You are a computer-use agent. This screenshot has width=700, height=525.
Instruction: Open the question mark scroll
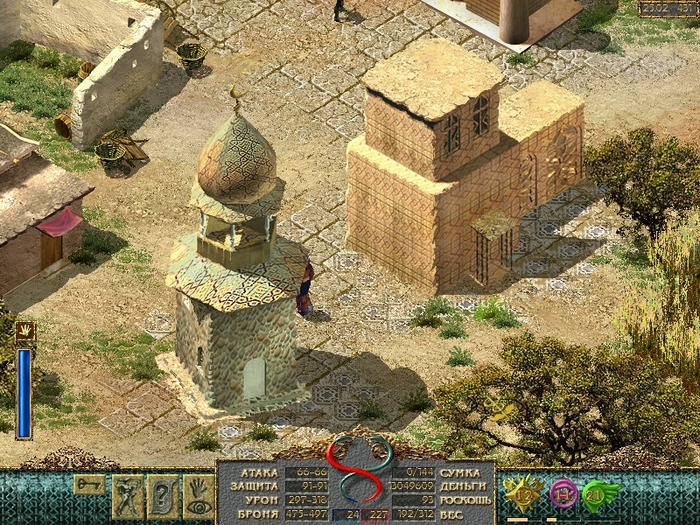coord(162,495)
